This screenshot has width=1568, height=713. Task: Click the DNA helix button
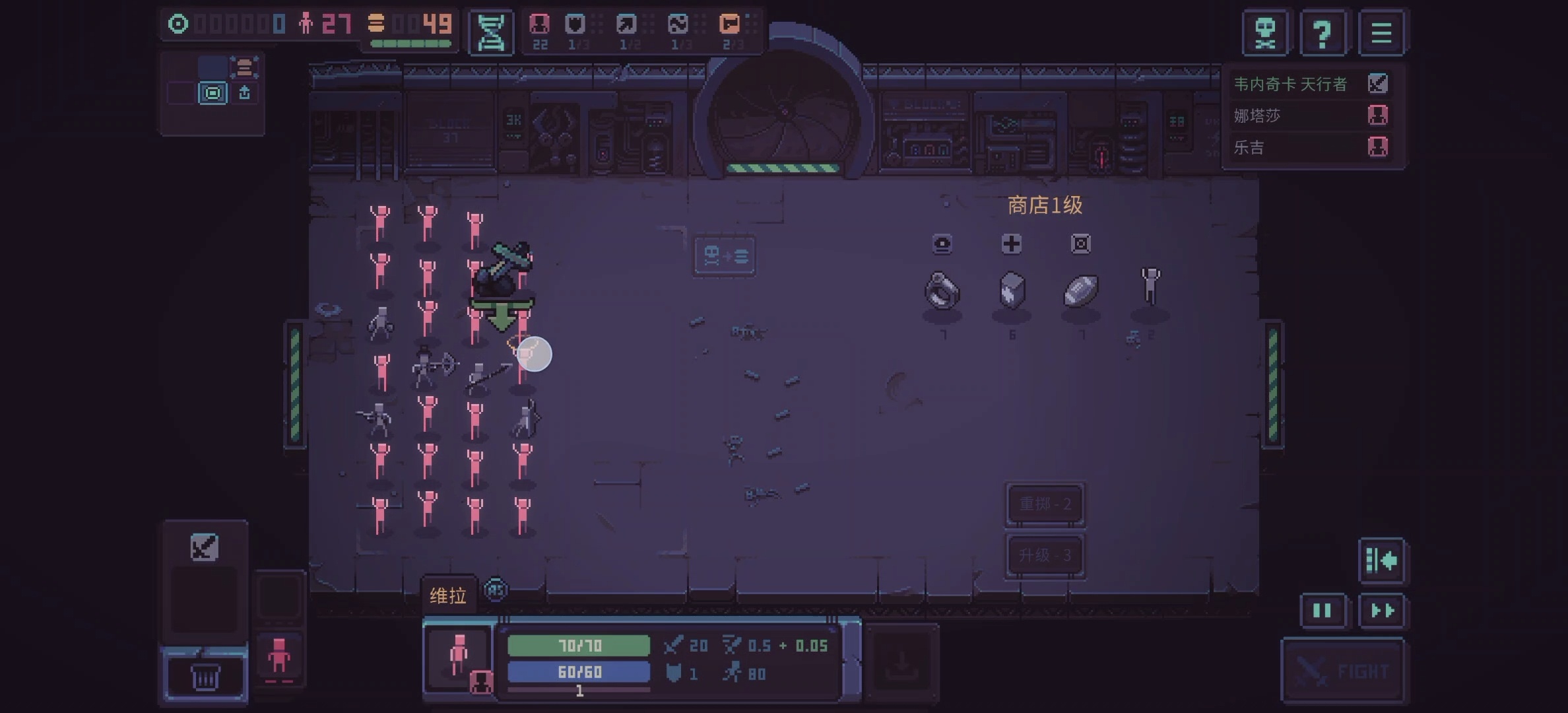(x=491, y=32)
